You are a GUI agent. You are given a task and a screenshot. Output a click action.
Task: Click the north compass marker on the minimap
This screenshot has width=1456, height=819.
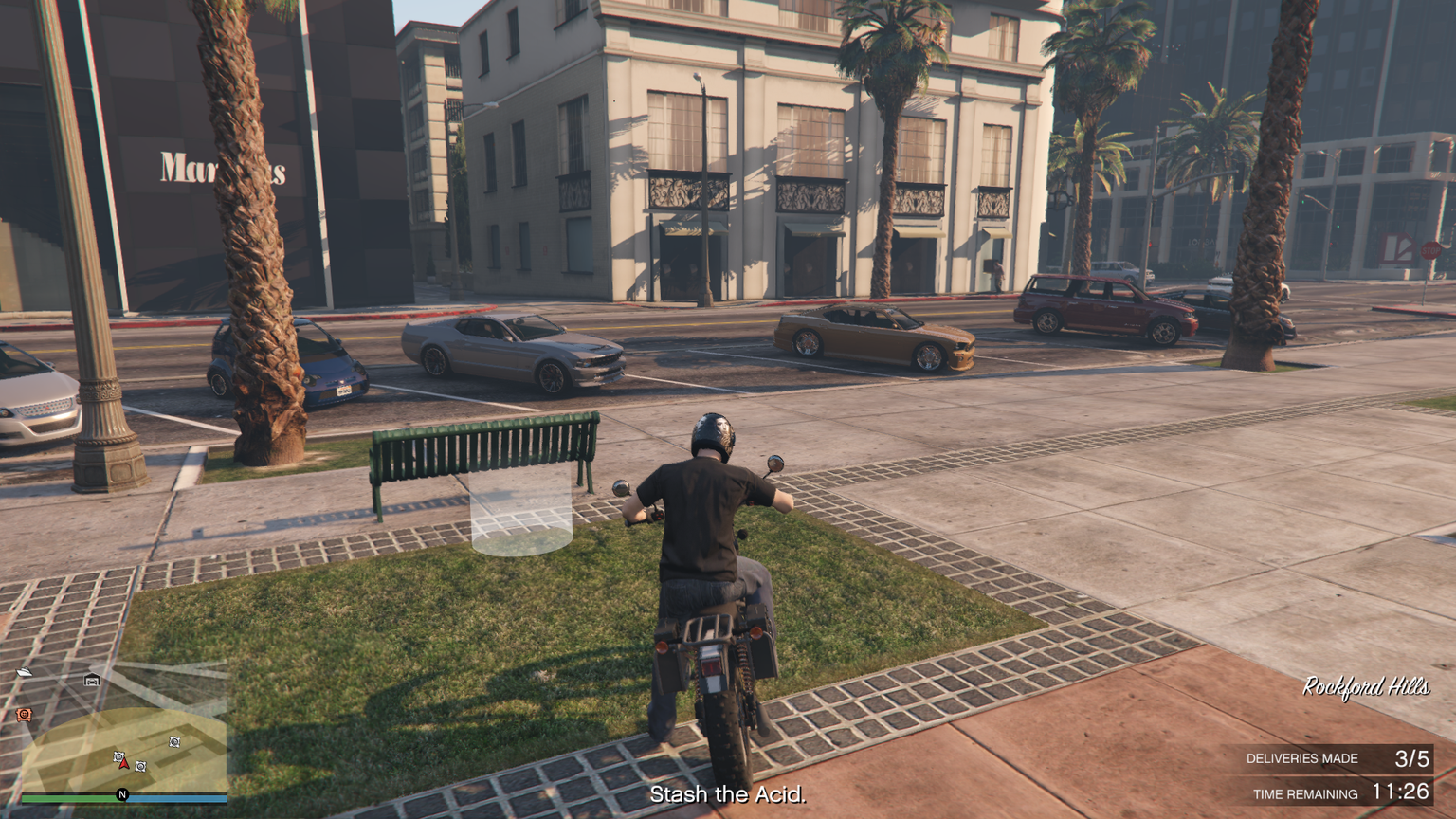122,794
